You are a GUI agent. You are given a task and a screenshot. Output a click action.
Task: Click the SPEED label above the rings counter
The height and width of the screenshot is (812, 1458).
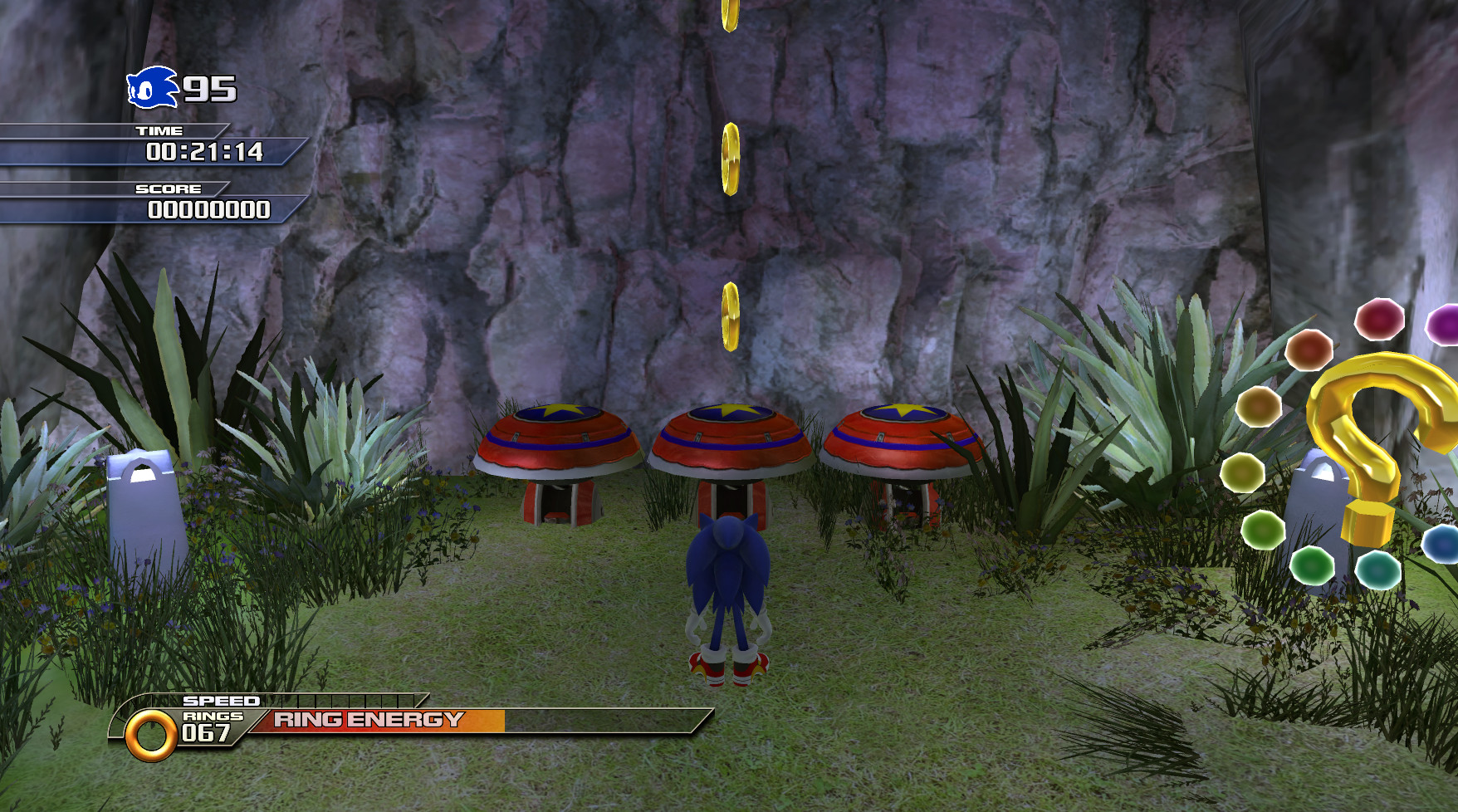pos(223,699)
